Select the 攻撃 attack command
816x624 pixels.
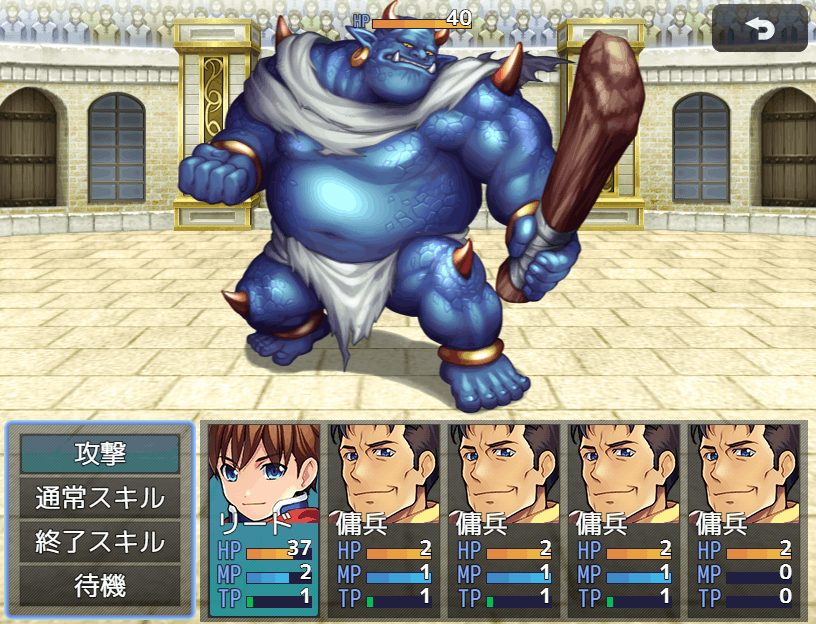[x=100, y=453]
